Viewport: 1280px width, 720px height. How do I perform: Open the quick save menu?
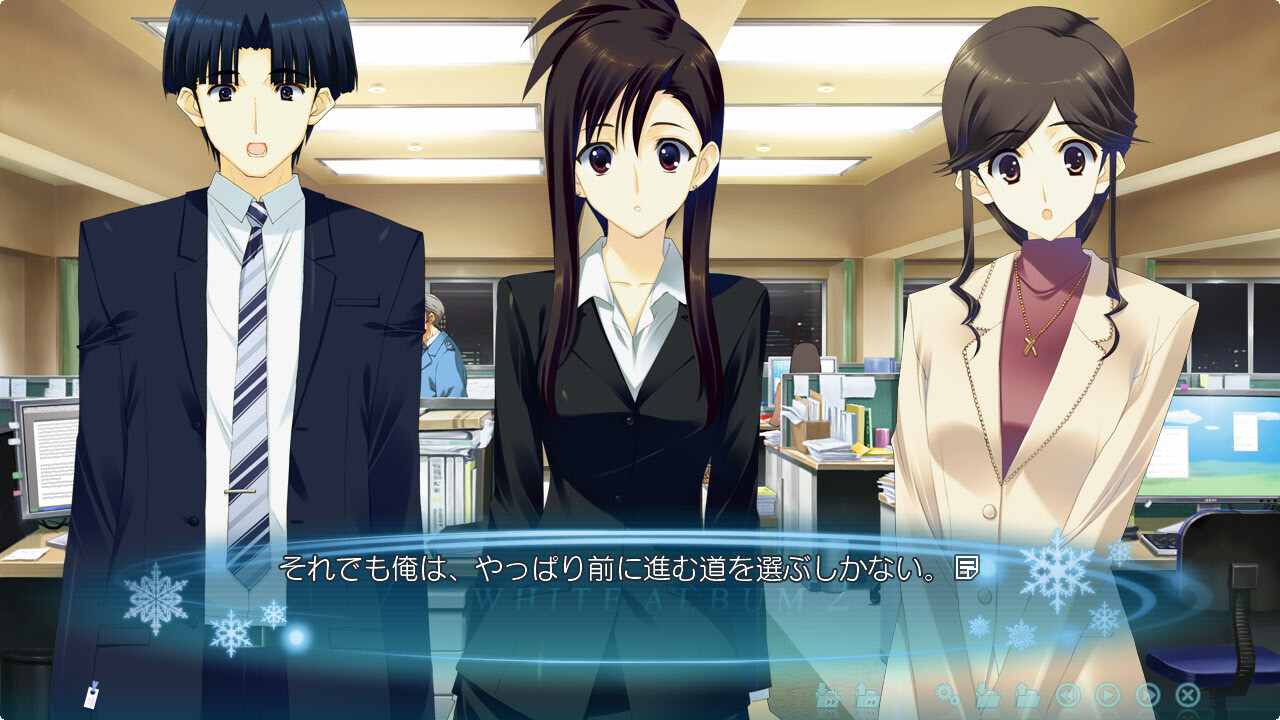828,695
